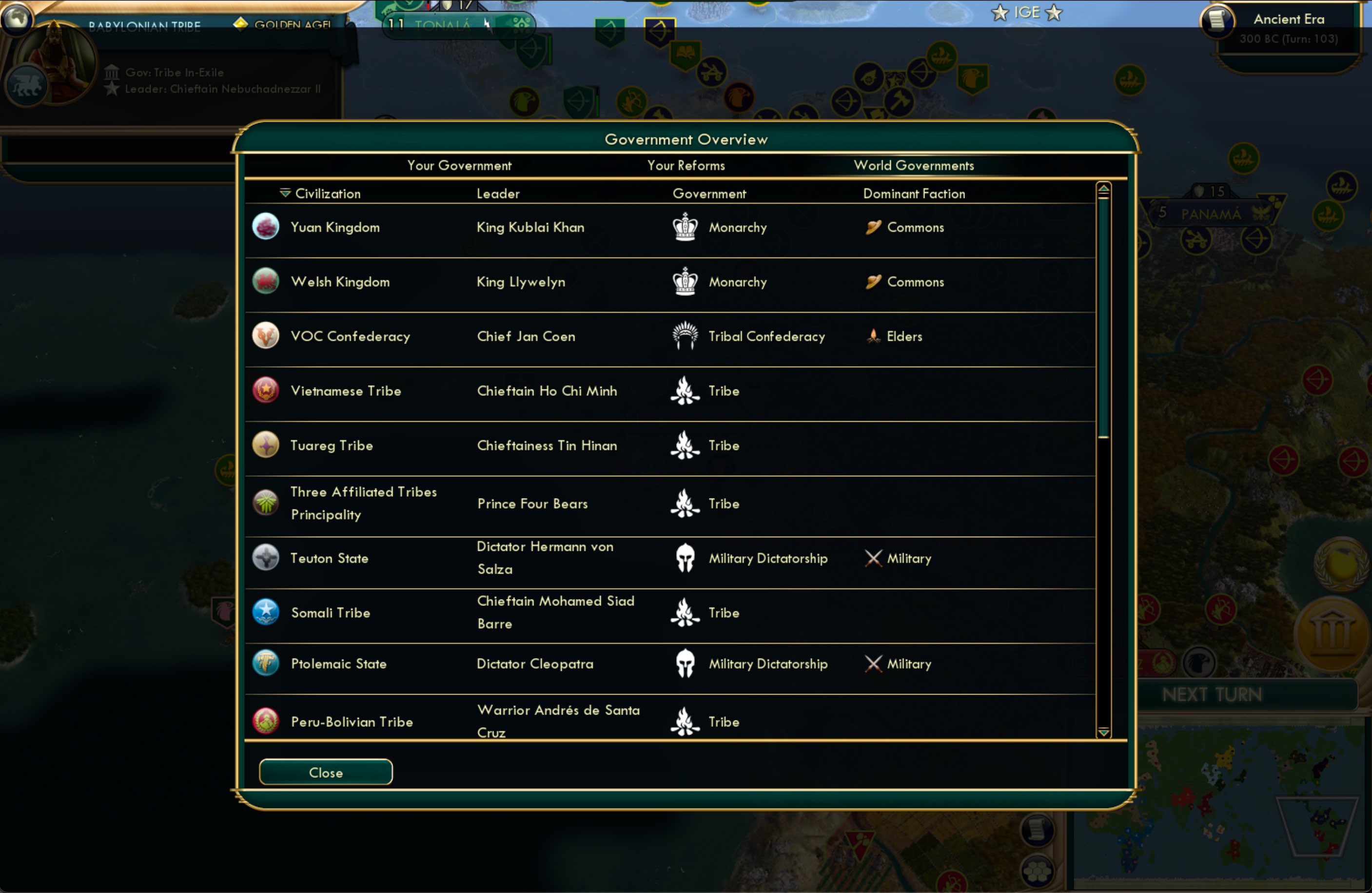The image size is (1372, 893).
Task: Click the sort arrow on the Civilization column
Action: click(x=285, y=193)
